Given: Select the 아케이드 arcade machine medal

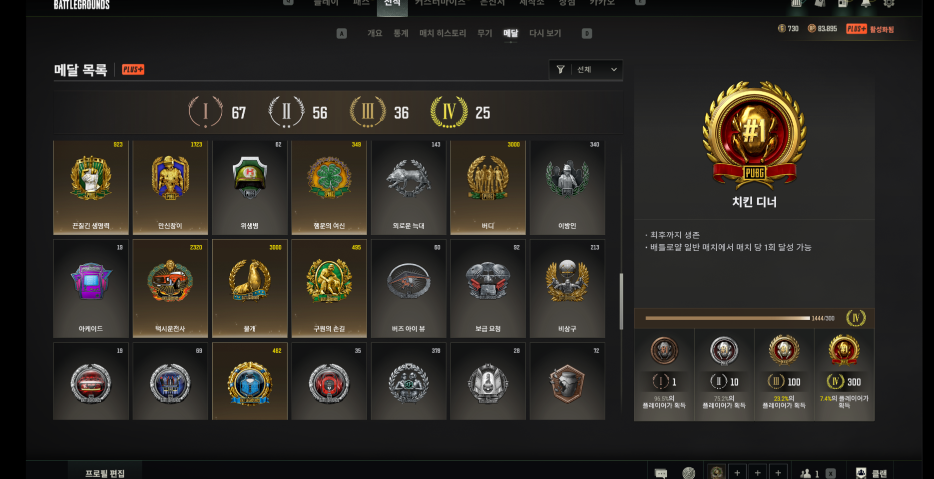Looking at the screenshot, I should pos(91,287).
